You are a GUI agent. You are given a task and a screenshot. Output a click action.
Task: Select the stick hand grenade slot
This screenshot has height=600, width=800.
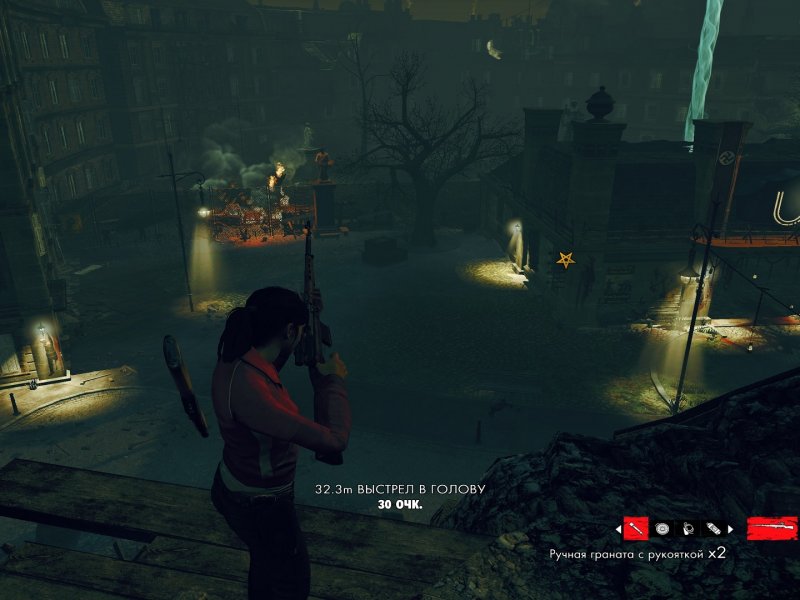(x=636, y=528)
